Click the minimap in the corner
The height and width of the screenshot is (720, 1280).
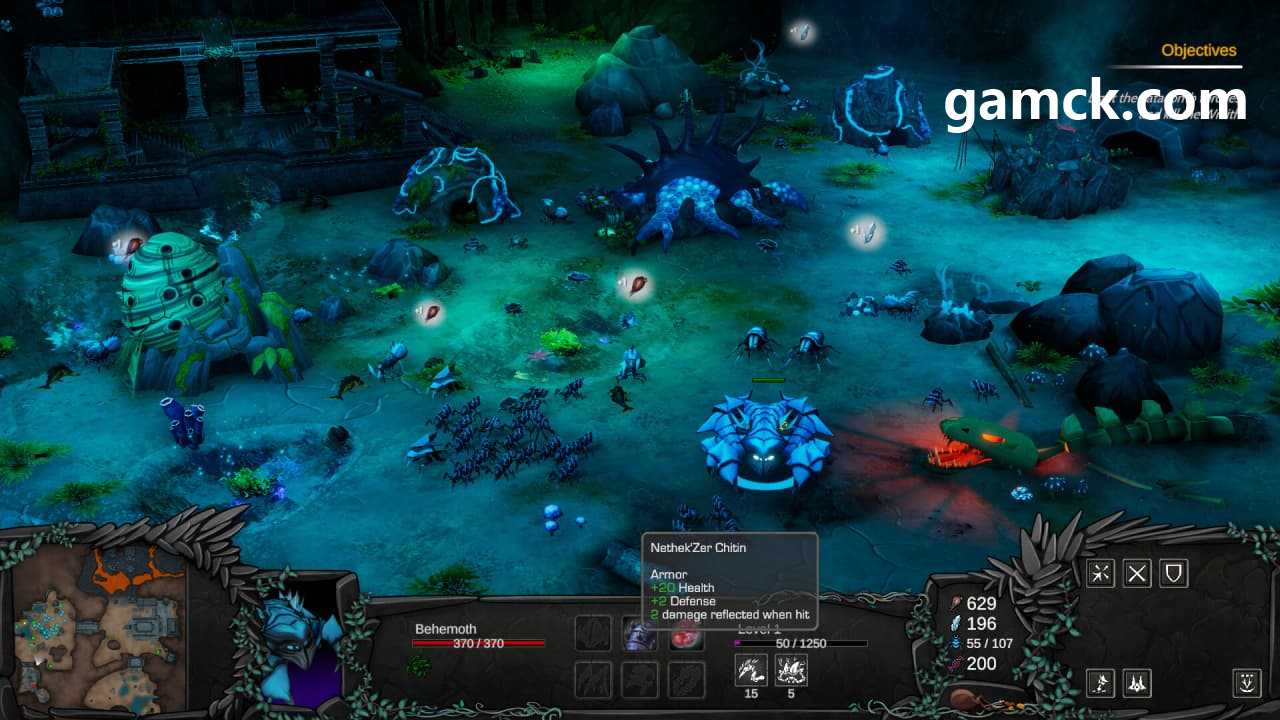(x=99, y=625)
